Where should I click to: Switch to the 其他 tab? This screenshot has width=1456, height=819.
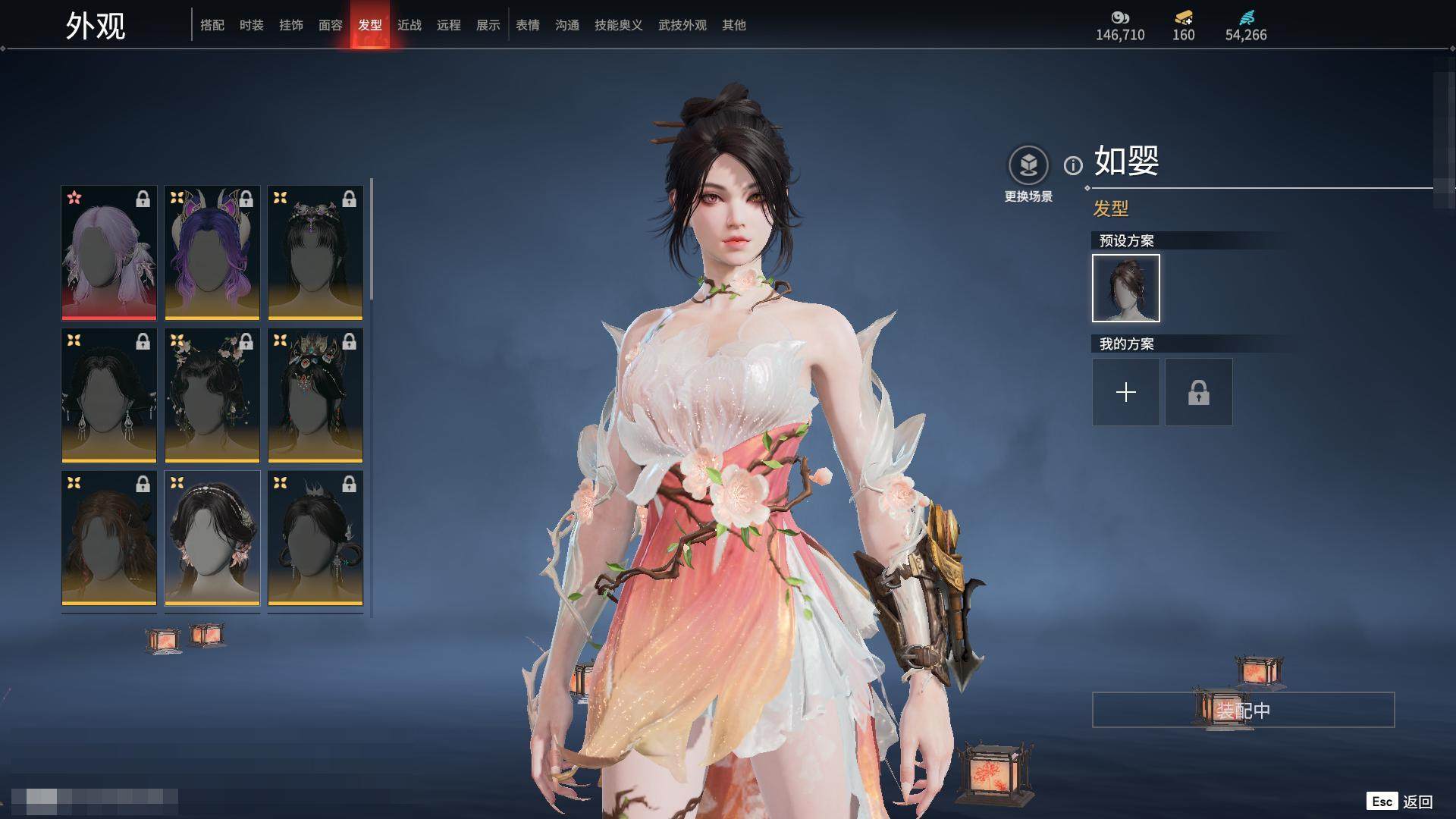pyautogui.click(x=734, y=25)
